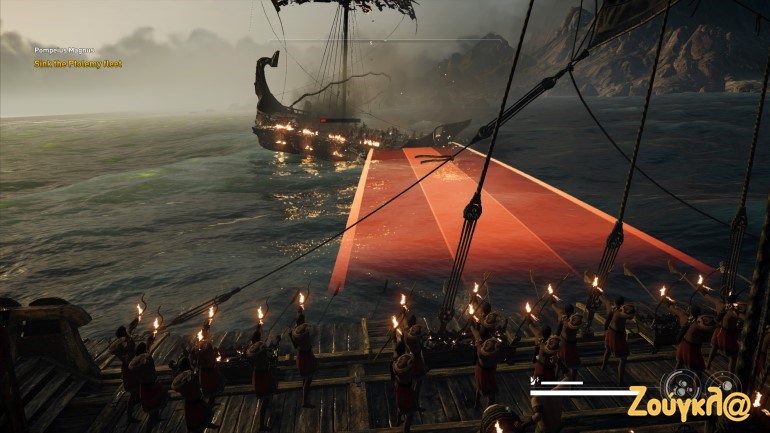The width and height of the screenshot is (770, 433).
Task: Click the Pompeius Magnus quest title
Action: tap(64, 50)
